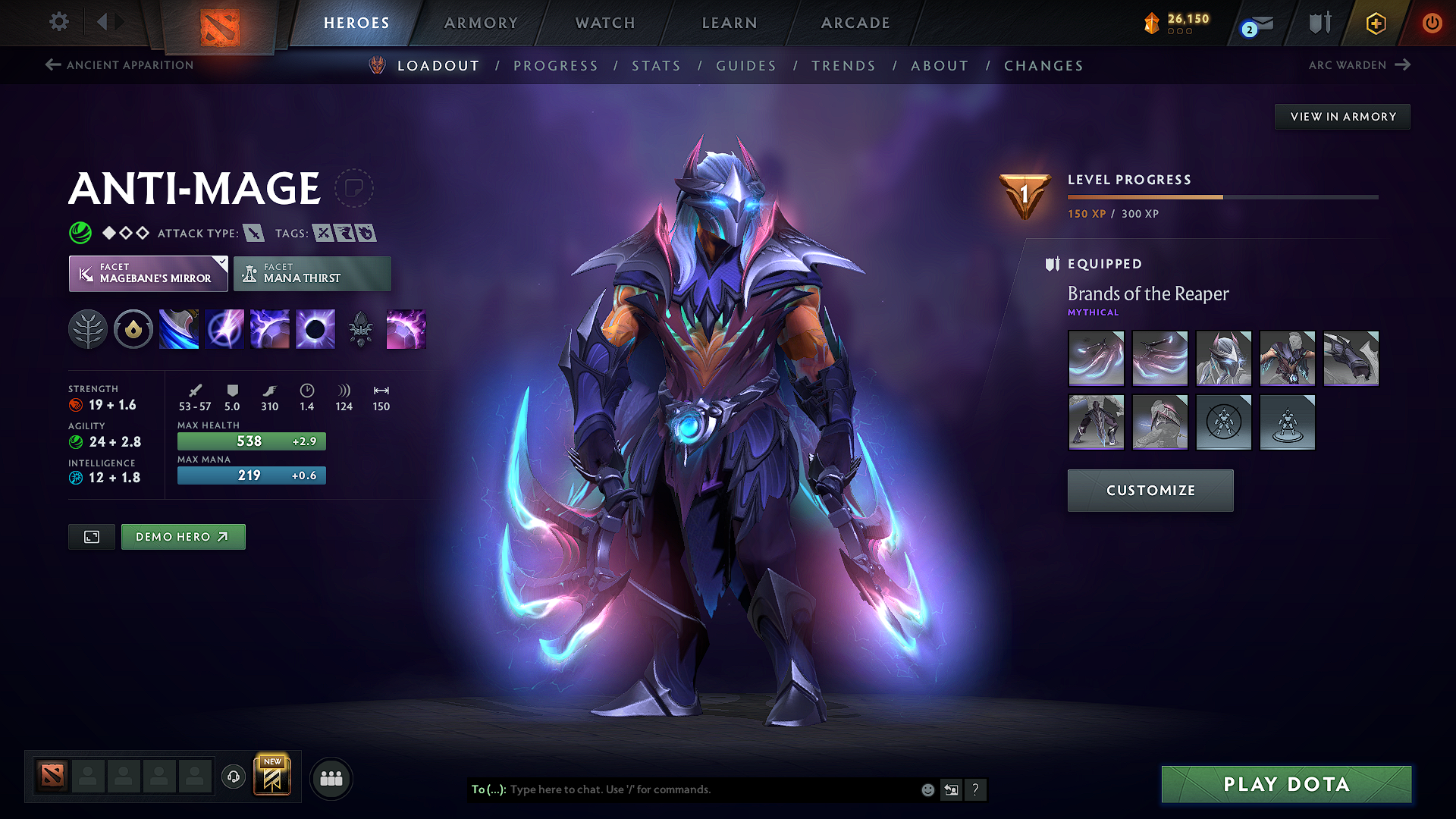
Task: Open the friends list icon
Action: click(x=331, y=777)
